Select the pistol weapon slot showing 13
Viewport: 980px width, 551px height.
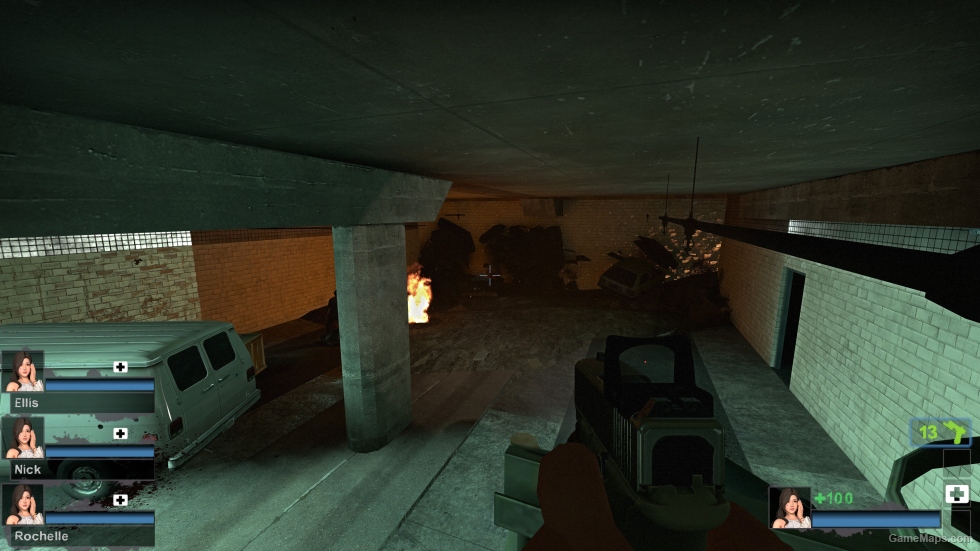(941, 433)
